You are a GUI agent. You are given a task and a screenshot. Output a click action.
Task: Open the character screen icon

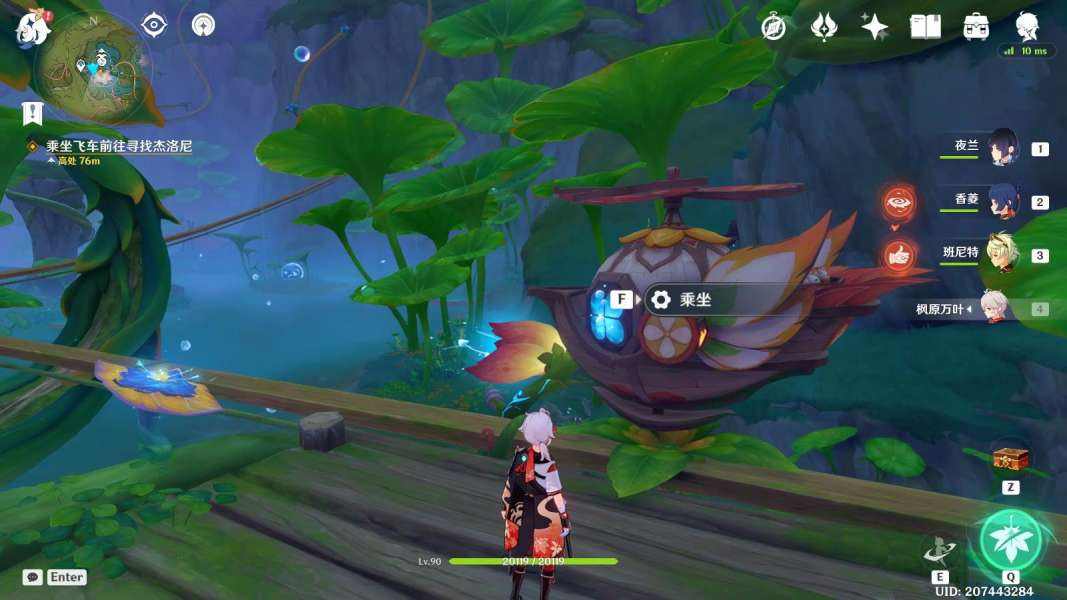[1027, 25]
